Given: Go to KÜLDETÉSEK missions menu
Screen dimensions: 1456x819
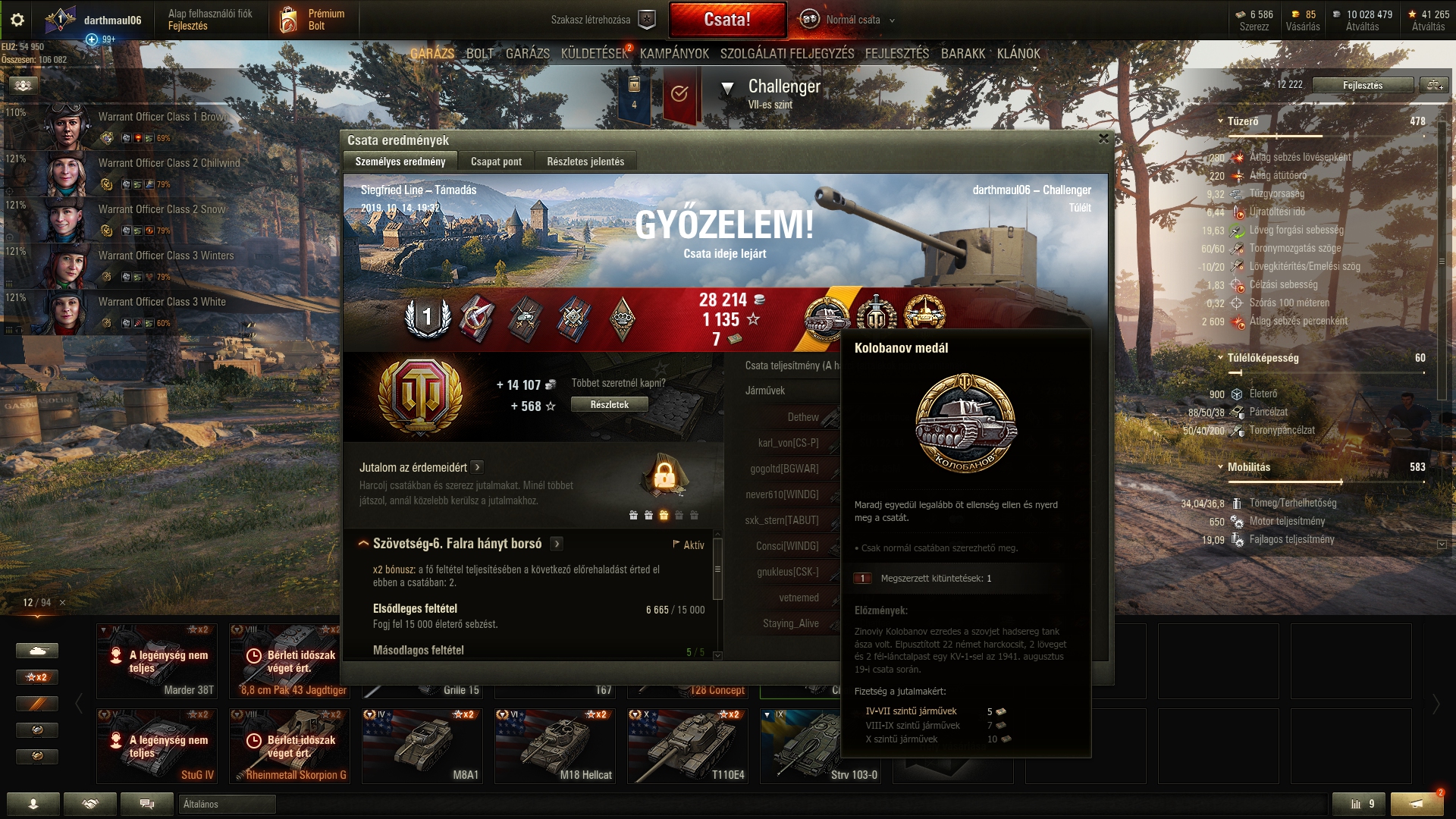Looking at the screenshot, I should tap(595, 54).
